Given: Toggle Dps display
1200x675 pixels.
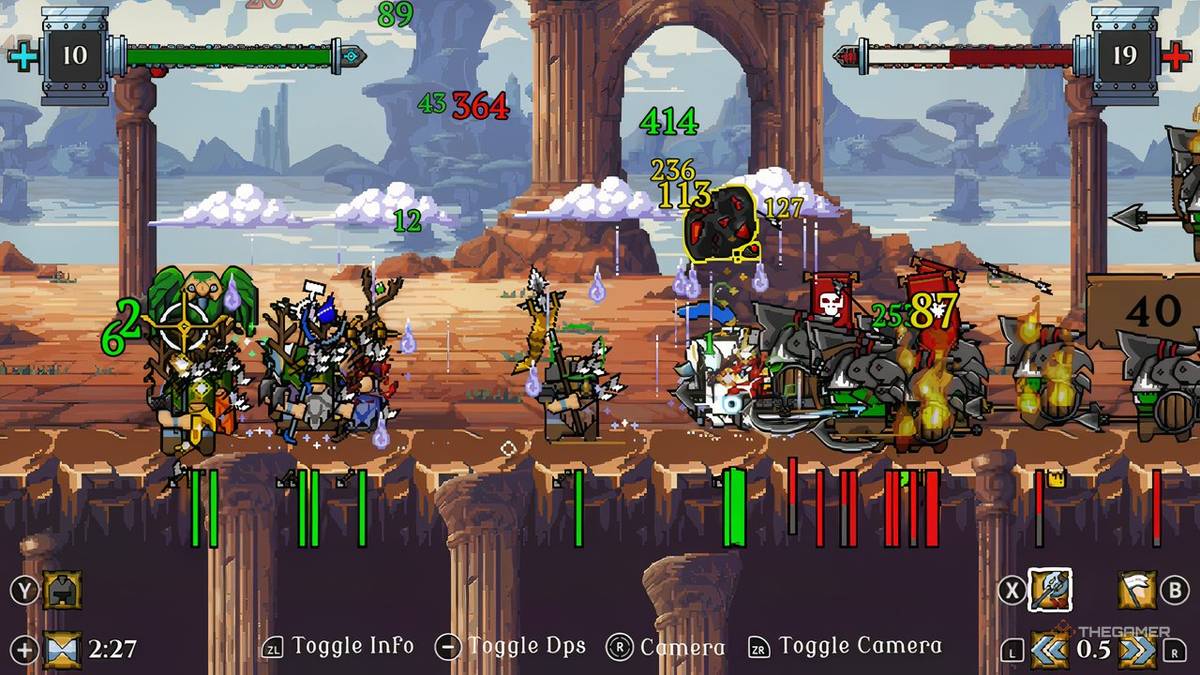Looking at the screenshot, I should click(x=526, y=647).
